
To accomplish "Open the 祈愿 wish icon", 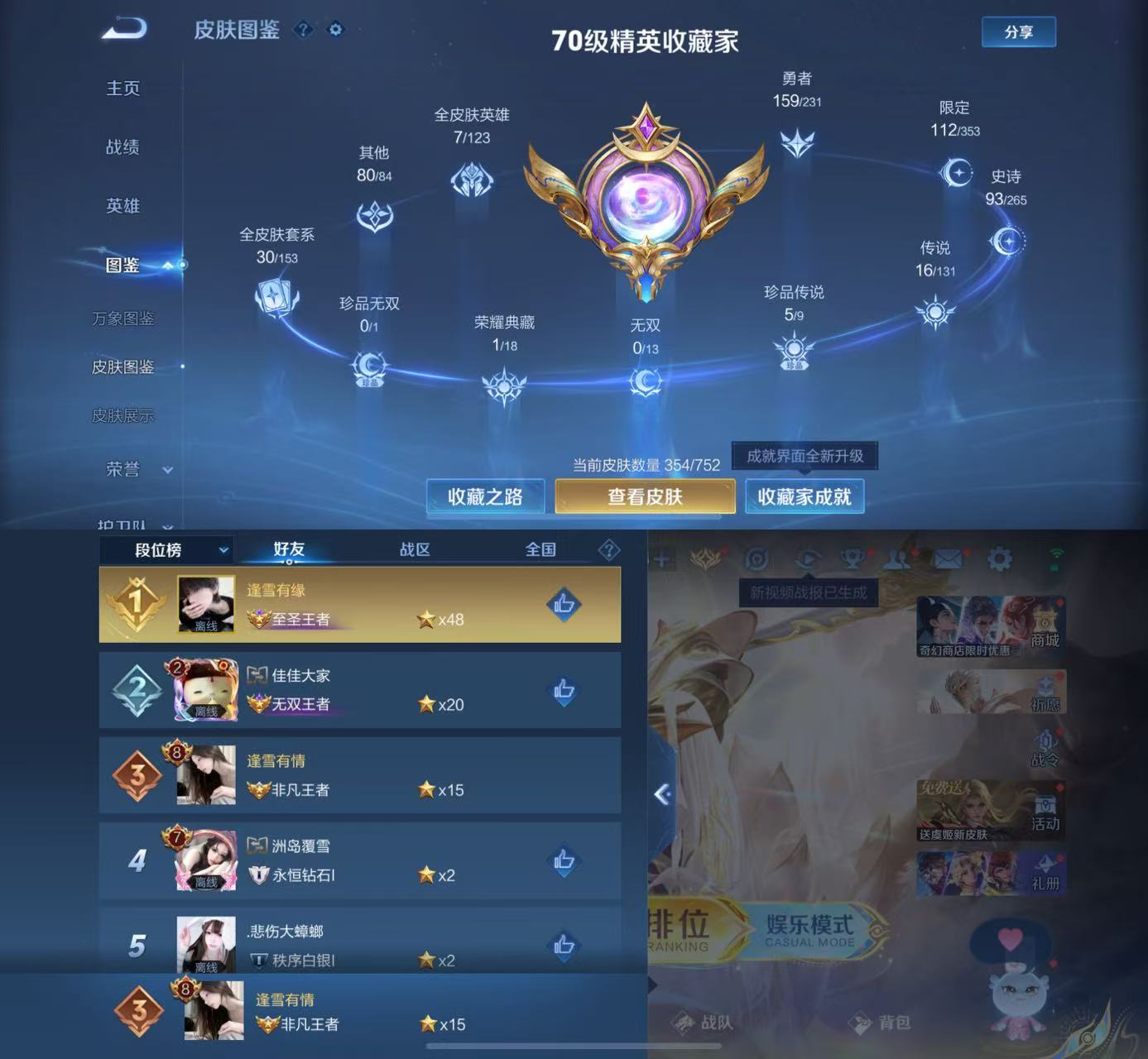I will (x=1045, y=693).
